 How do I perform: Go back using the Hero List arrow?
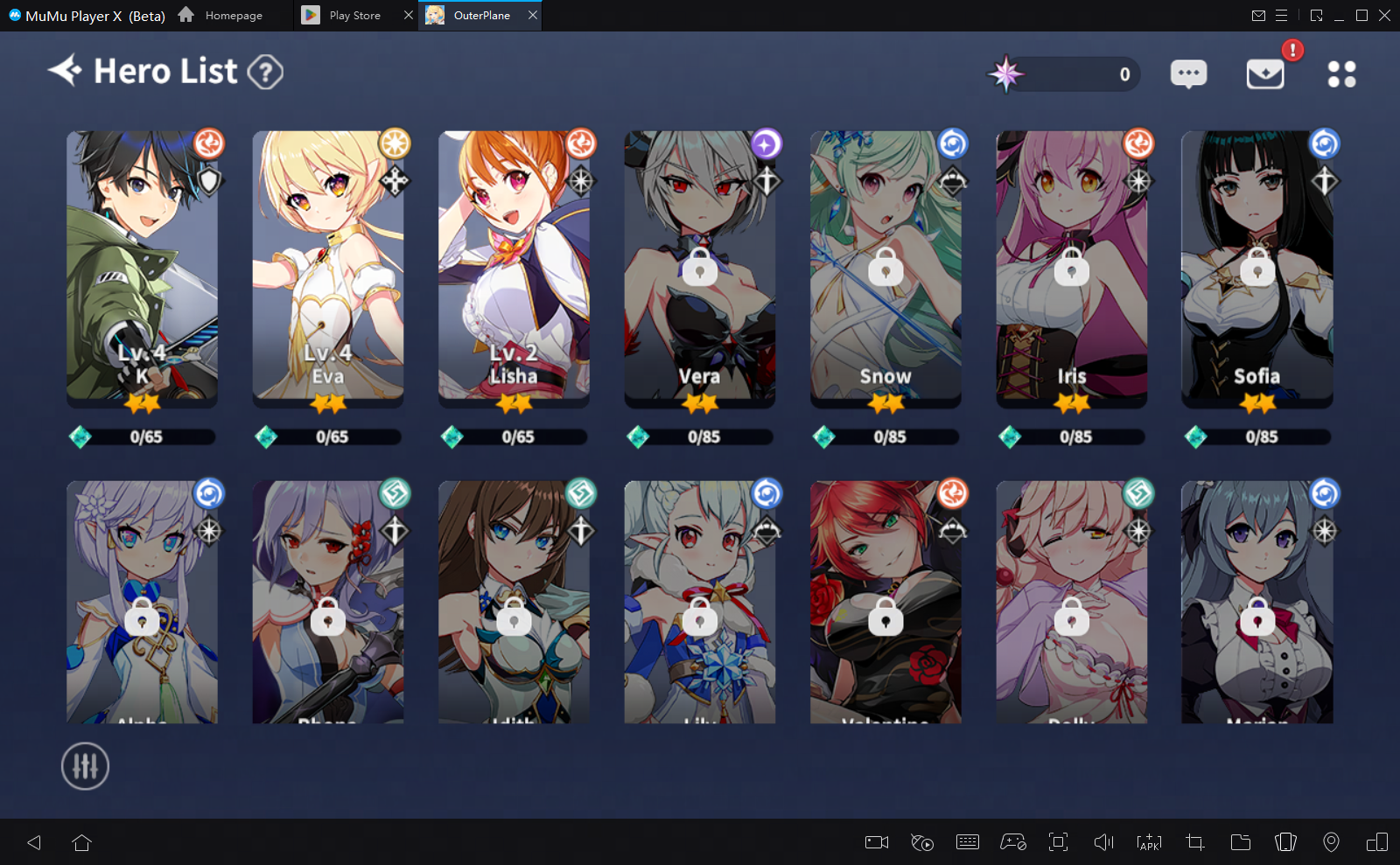pos(65,70)
